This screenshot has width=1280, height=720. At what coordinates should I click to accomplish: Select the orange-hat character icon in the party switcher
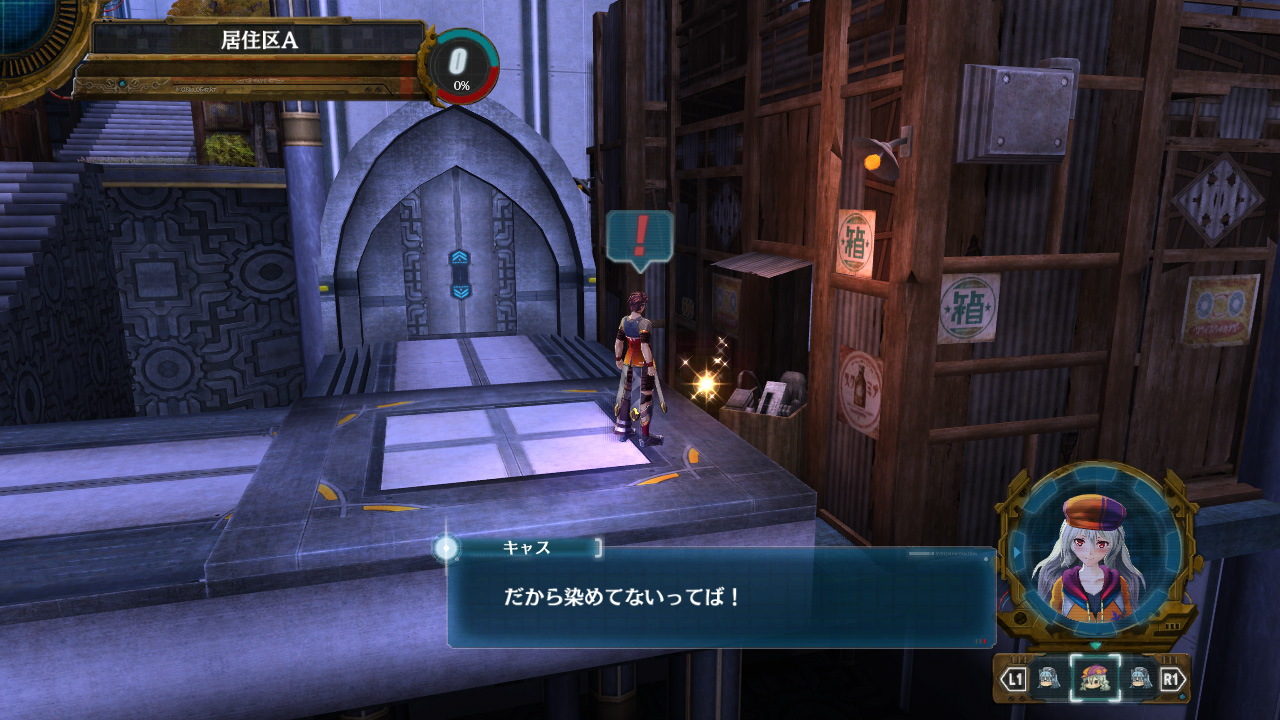click(1095, 679)
